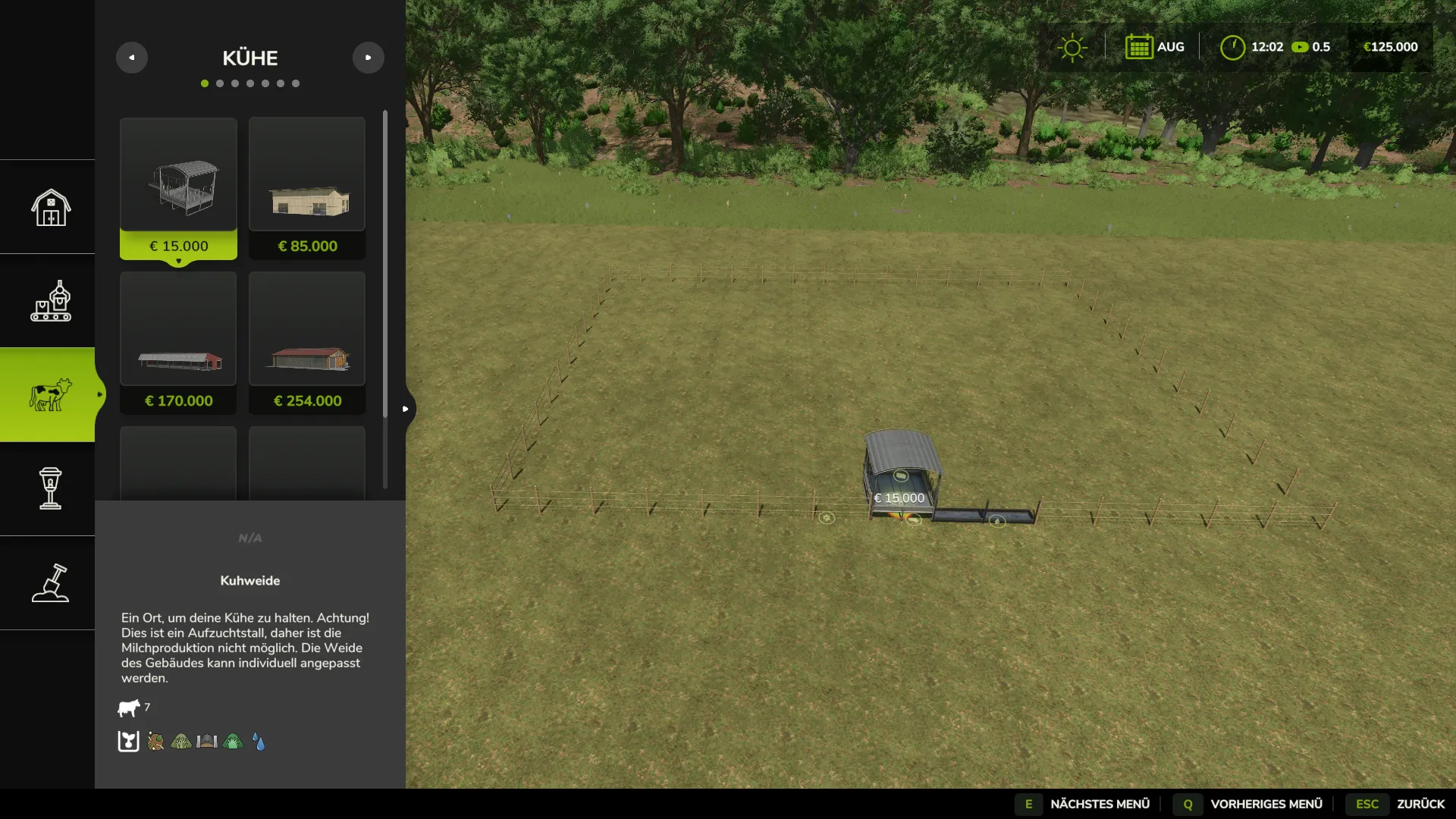
Task: Choose the €85.000 cow barn
Action: (x=307, y=188)
